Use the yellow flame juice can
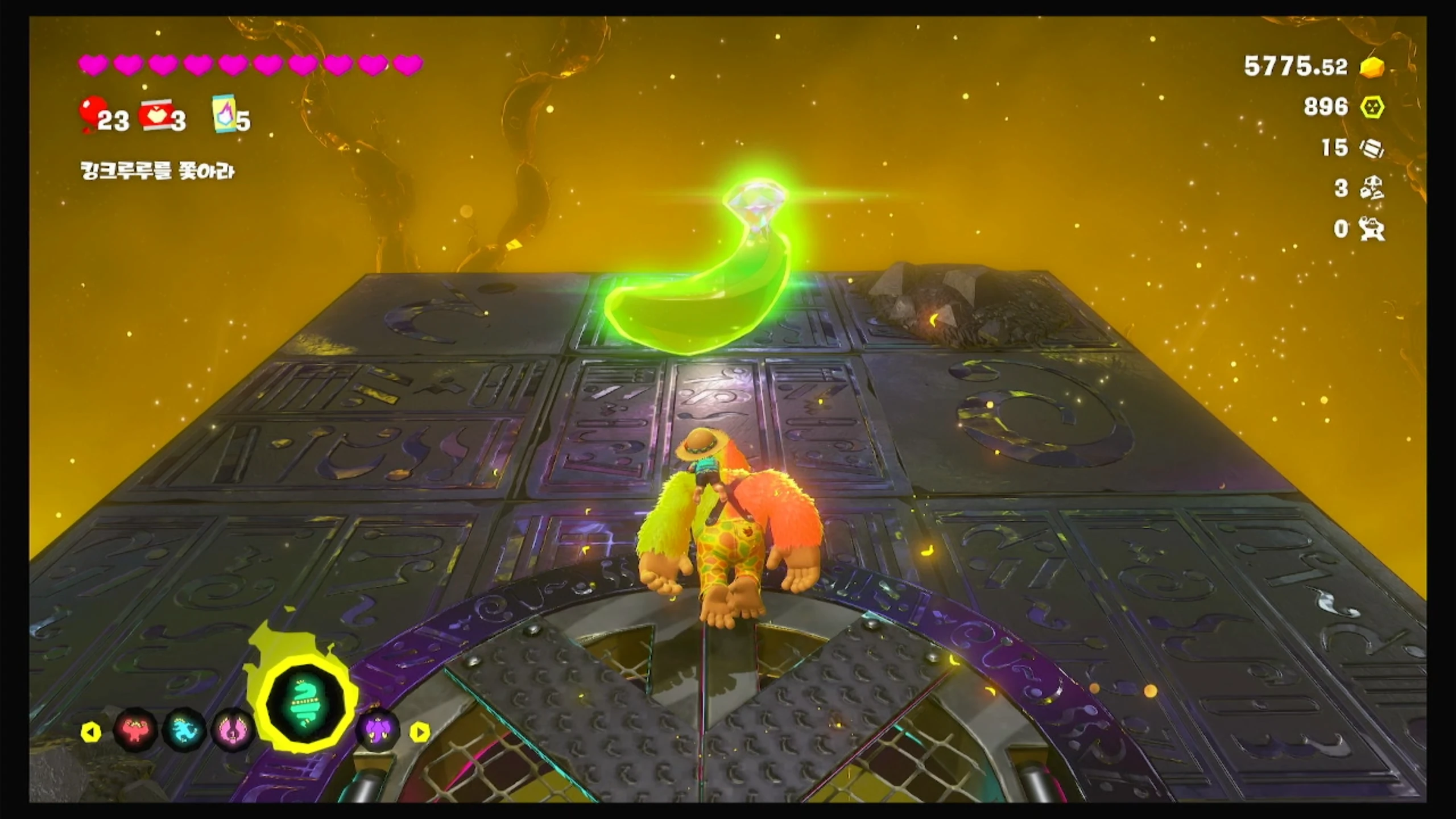1456x819 pixels. click(x=224, y=113)
